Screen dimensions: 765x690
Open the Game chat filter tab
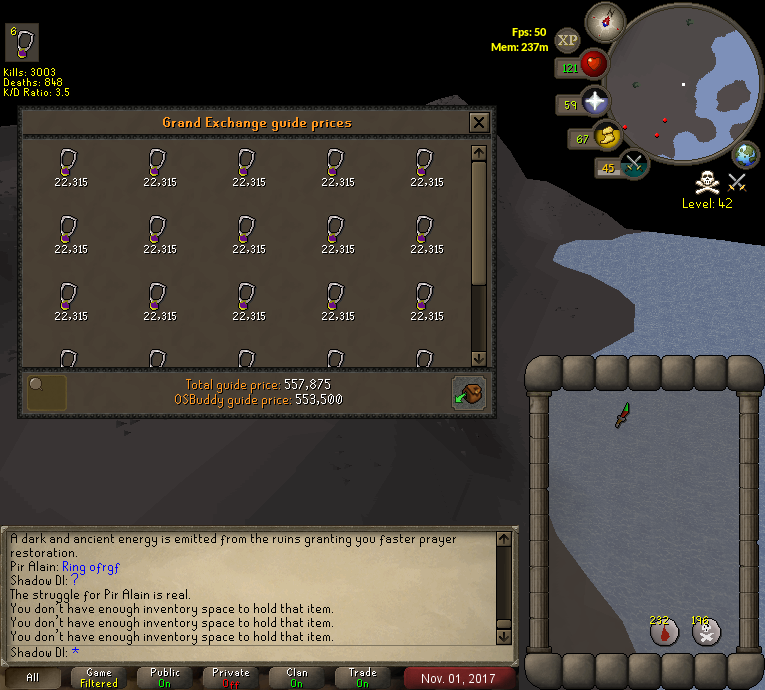click(x=99, y=677)
